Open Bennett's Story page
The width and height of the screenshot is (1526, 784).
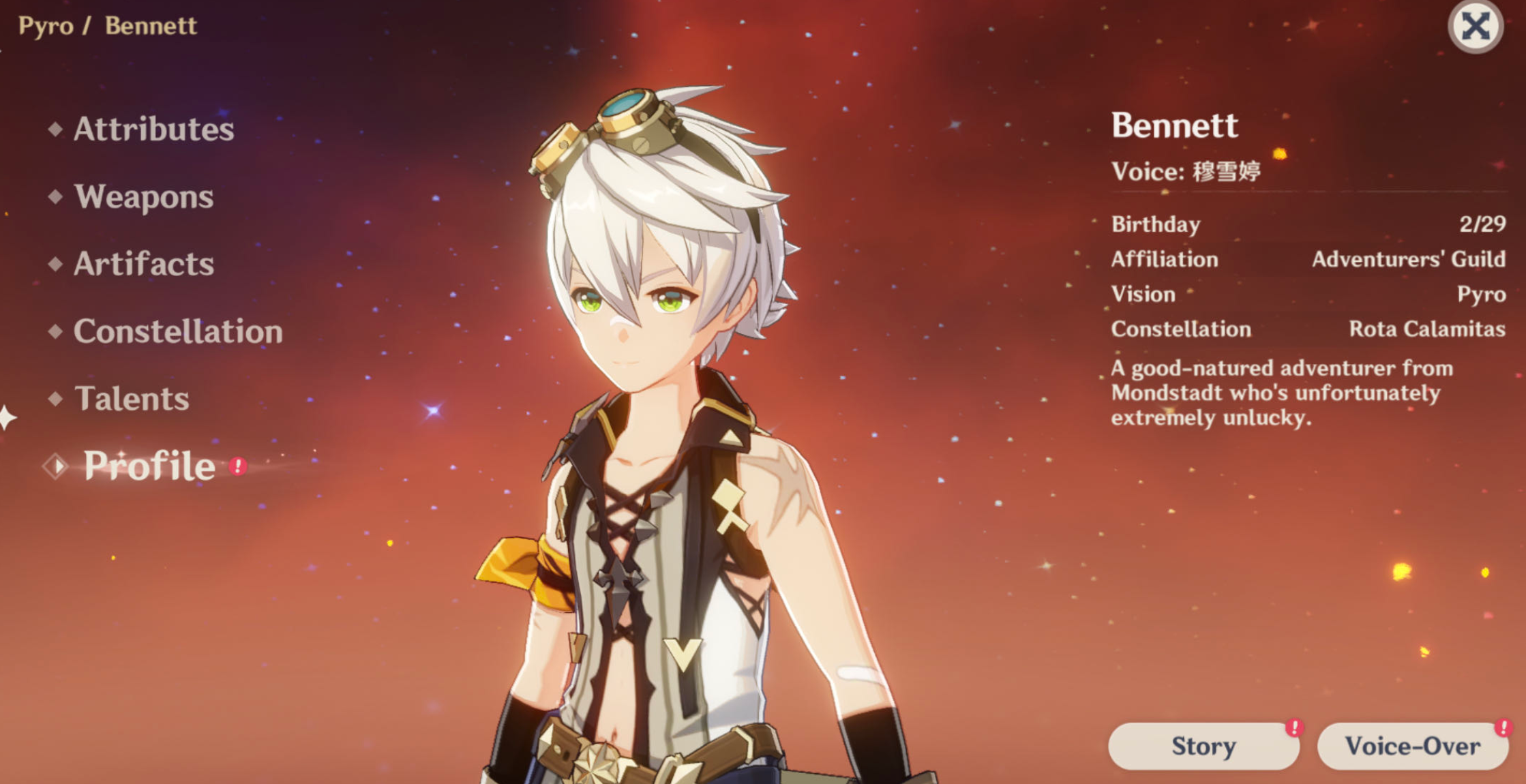coord(1202,746)
